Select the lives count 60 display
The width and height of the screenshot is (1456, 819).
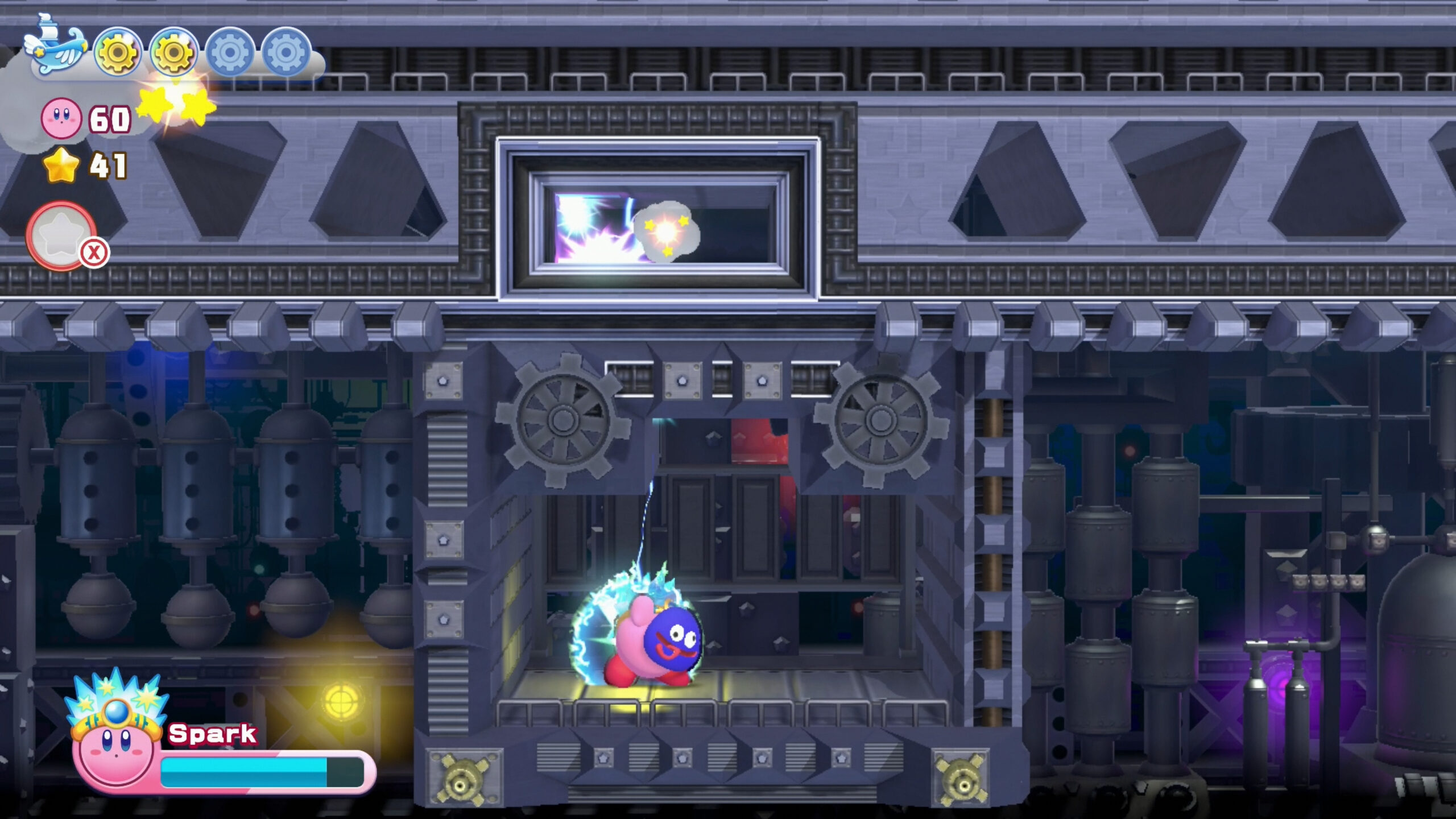click(108, 119)
